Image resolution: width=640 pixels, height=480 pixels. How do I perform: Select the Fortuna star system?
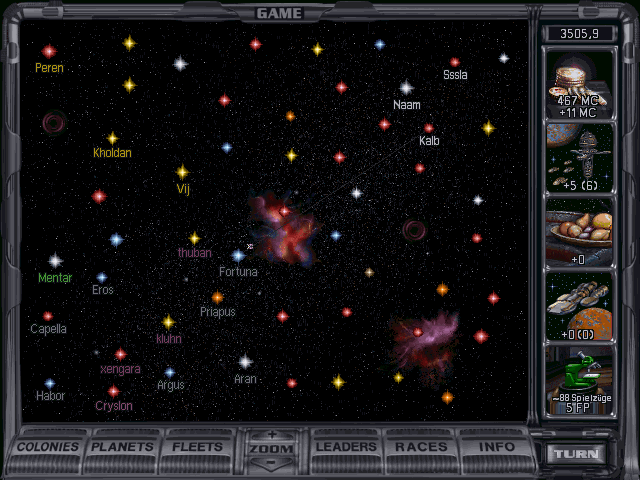click(x=238, y=256)
